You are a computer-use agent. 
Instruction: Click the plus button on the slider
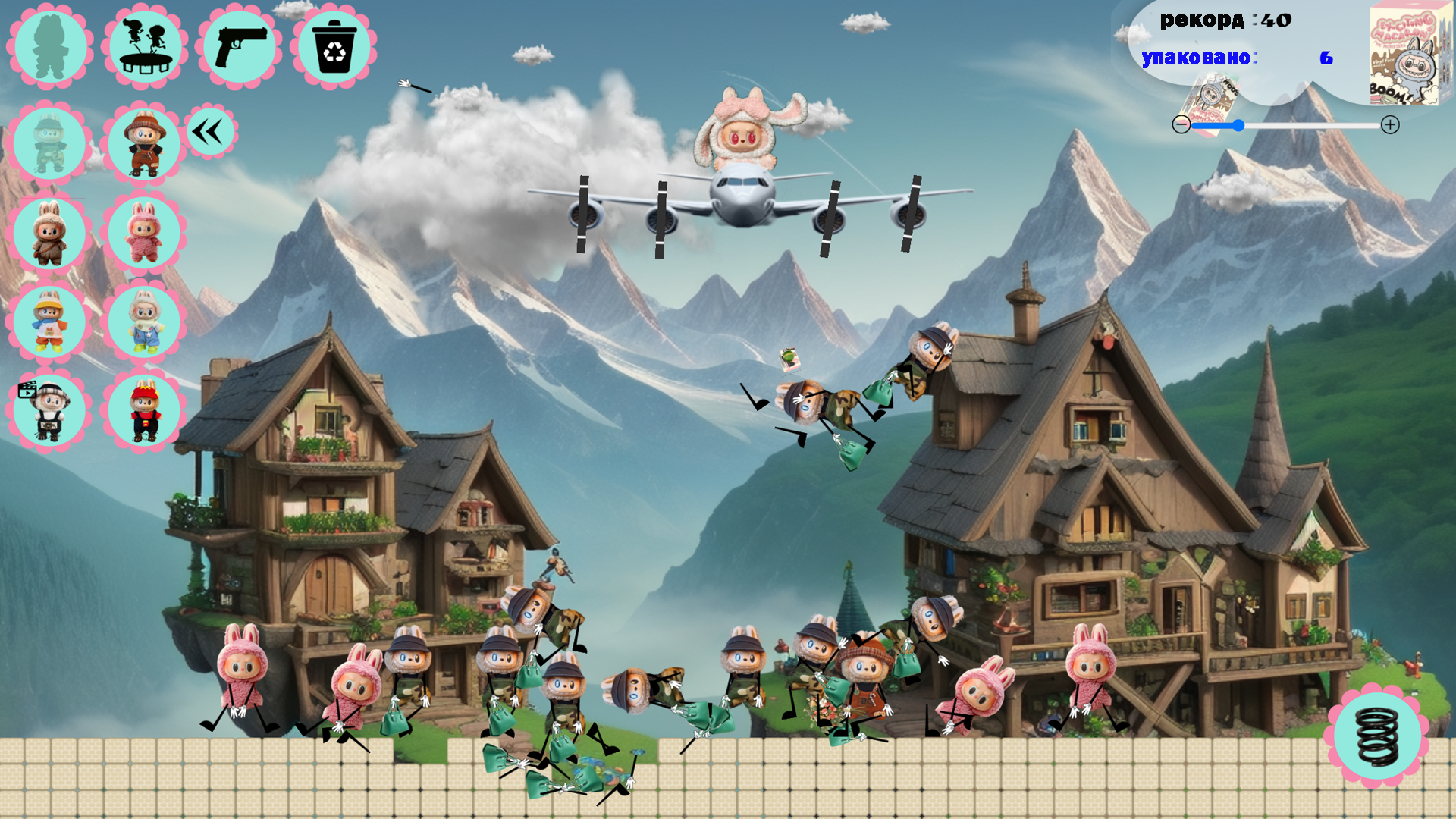[1391, 124]
